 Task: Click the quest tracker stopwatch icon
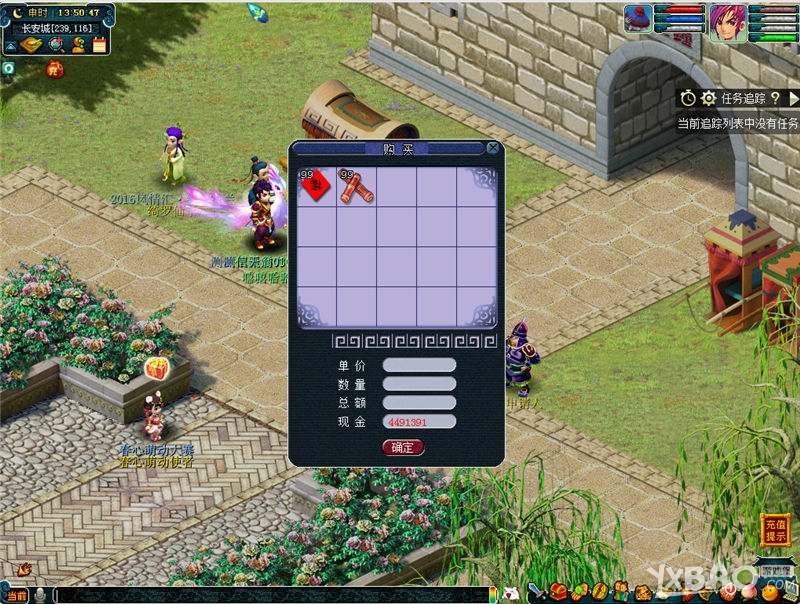click(688, 98)
